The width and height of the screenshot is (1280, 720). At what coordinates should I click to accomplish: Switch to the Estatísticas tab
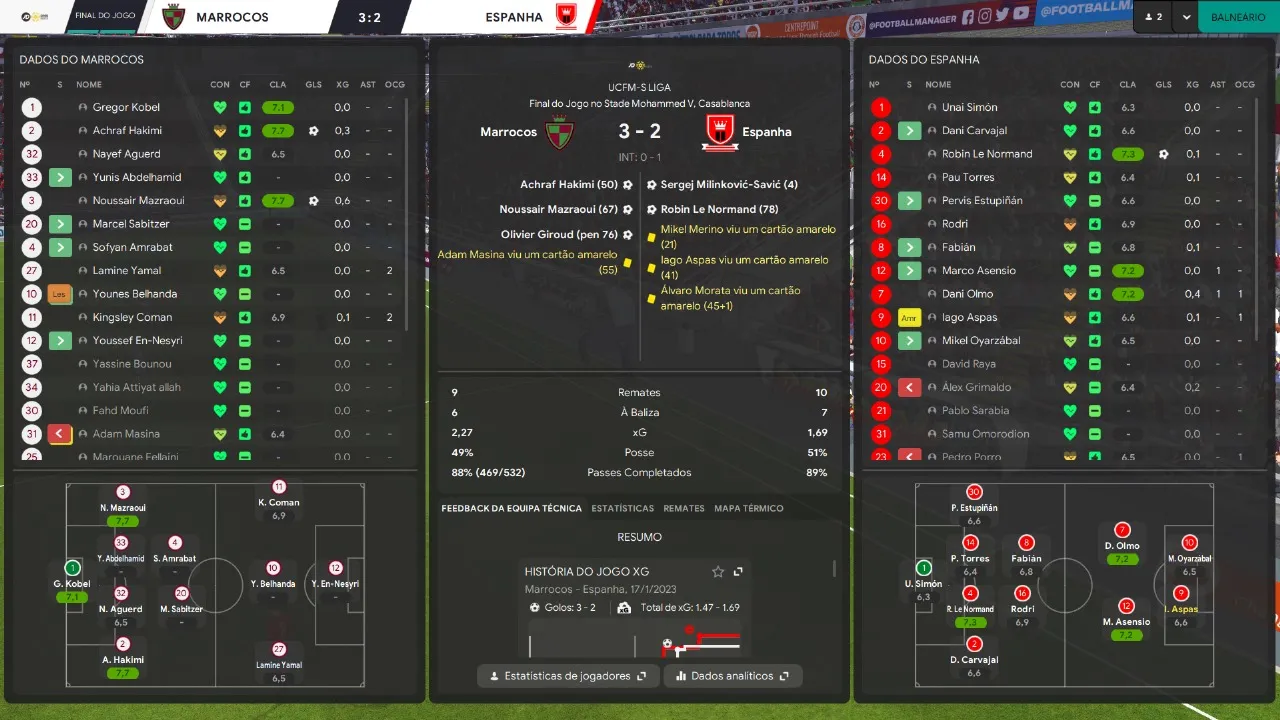click(622, 508)
